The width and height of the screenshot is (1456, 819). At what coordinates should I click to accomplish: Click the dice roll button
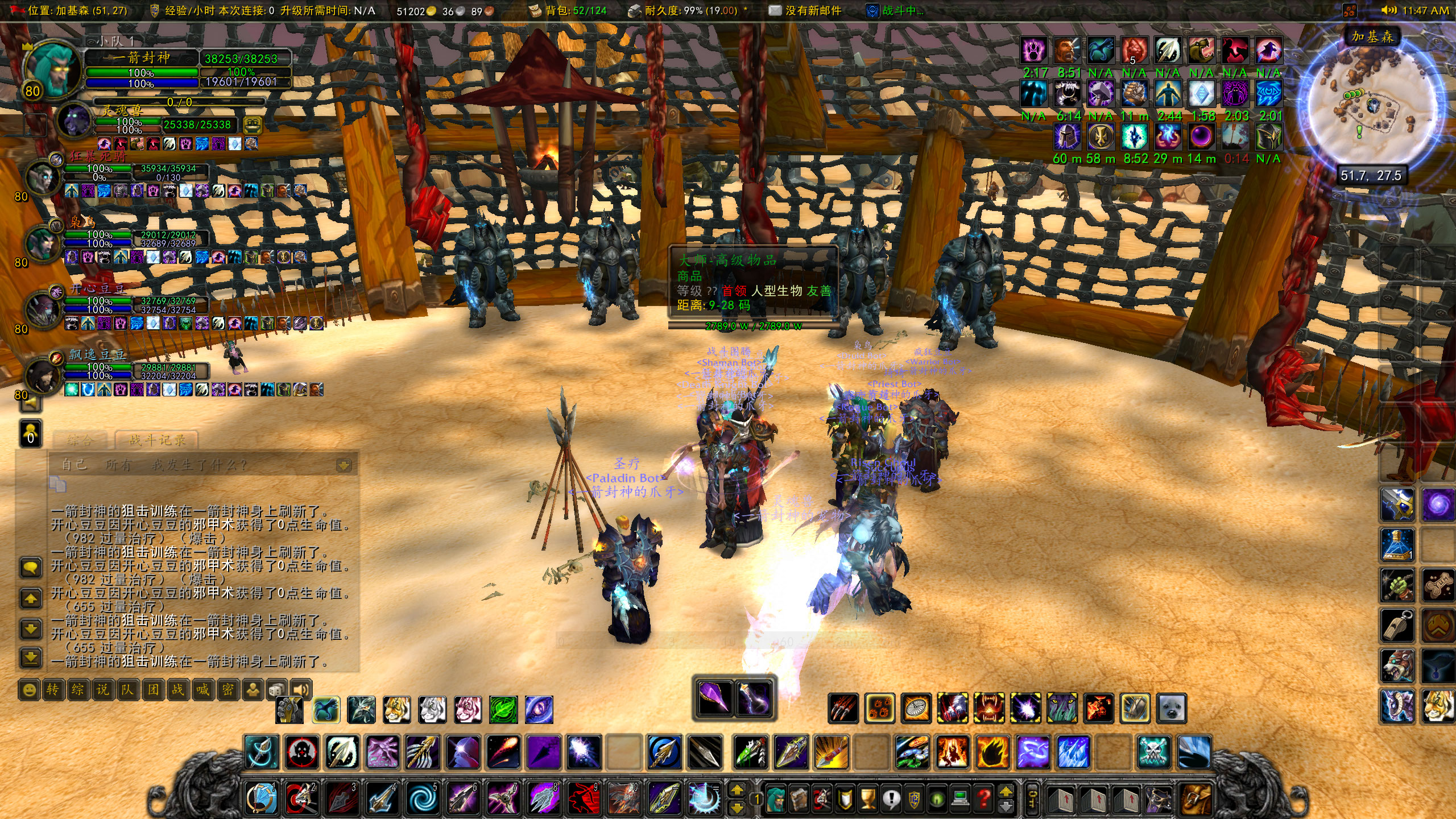pos(277,690)
